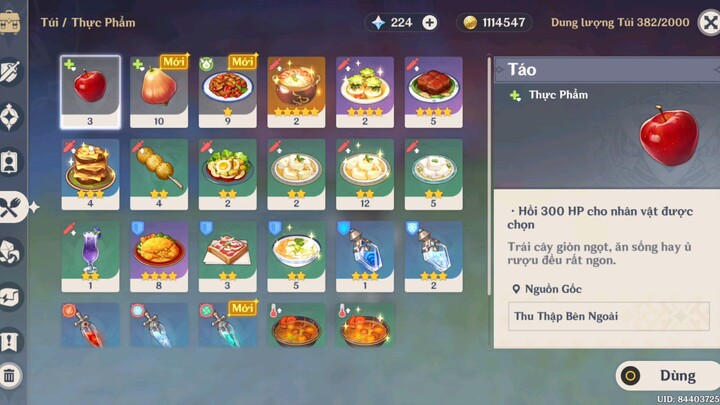Use the selected apple with Dùng

668,376
